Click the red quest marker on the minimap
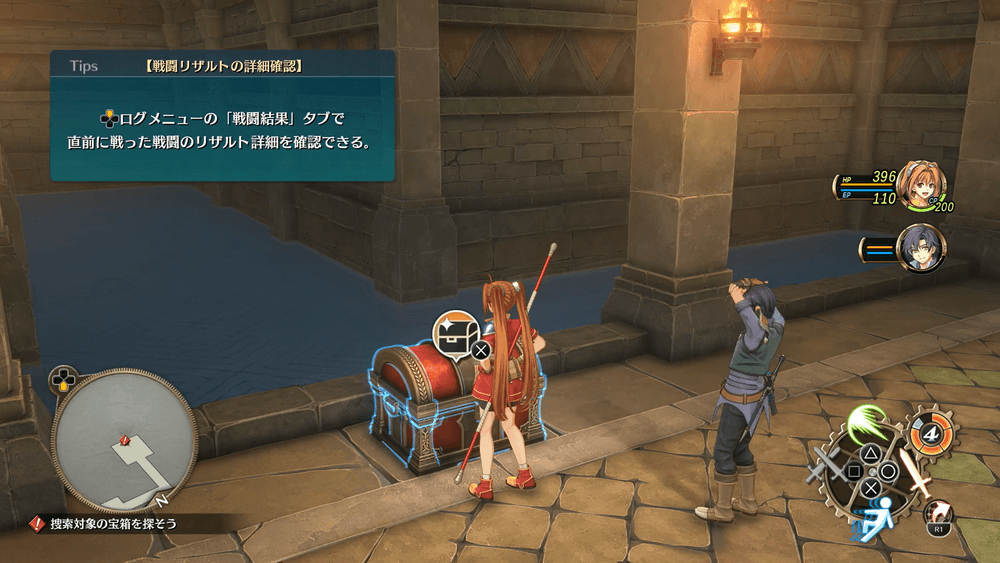The image size is (1000, 563). coord(124,439)
